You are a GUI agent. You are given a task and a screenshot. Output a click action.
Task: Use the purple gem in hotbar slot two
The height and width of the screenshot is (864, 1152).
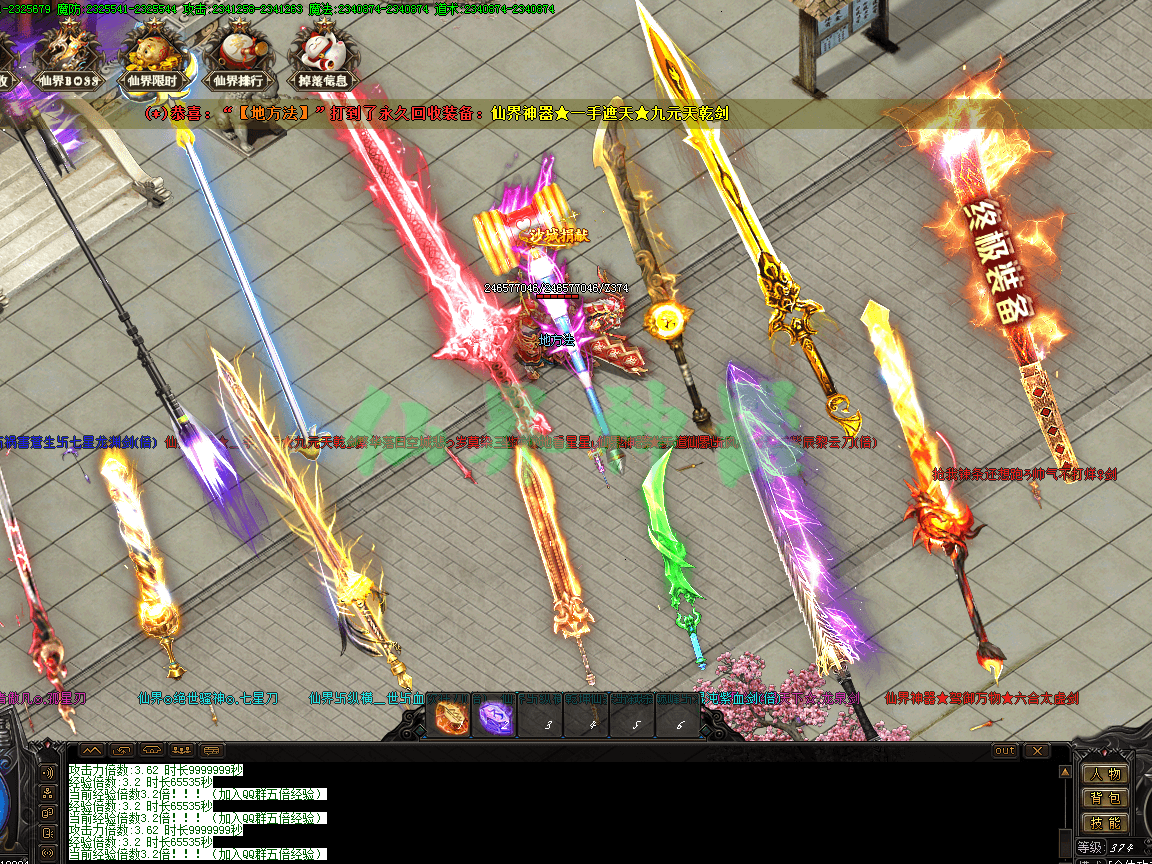point(496,718)
